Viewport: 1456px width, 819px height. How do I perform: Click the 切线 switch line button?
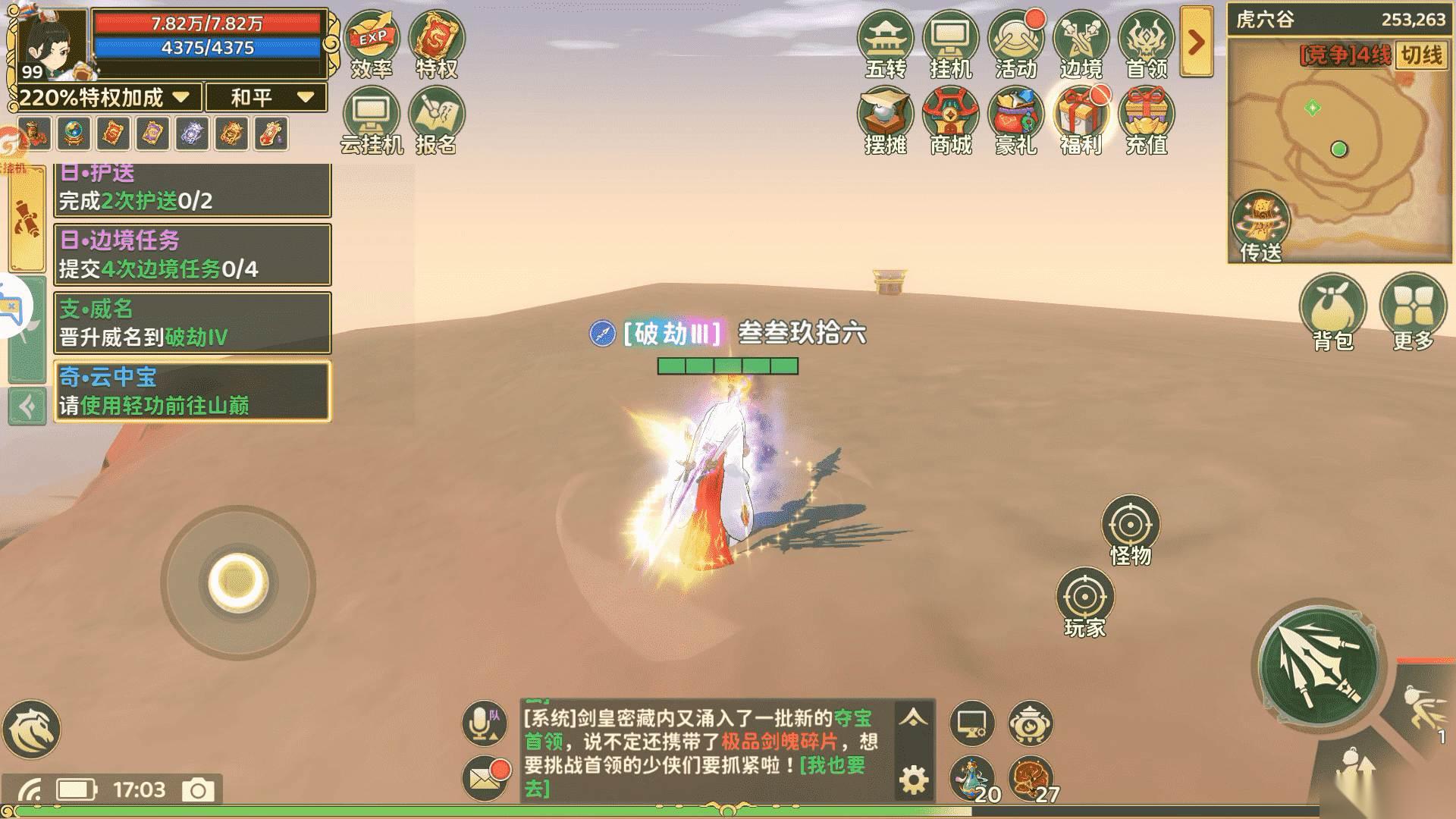click(x=1421, y=55)
